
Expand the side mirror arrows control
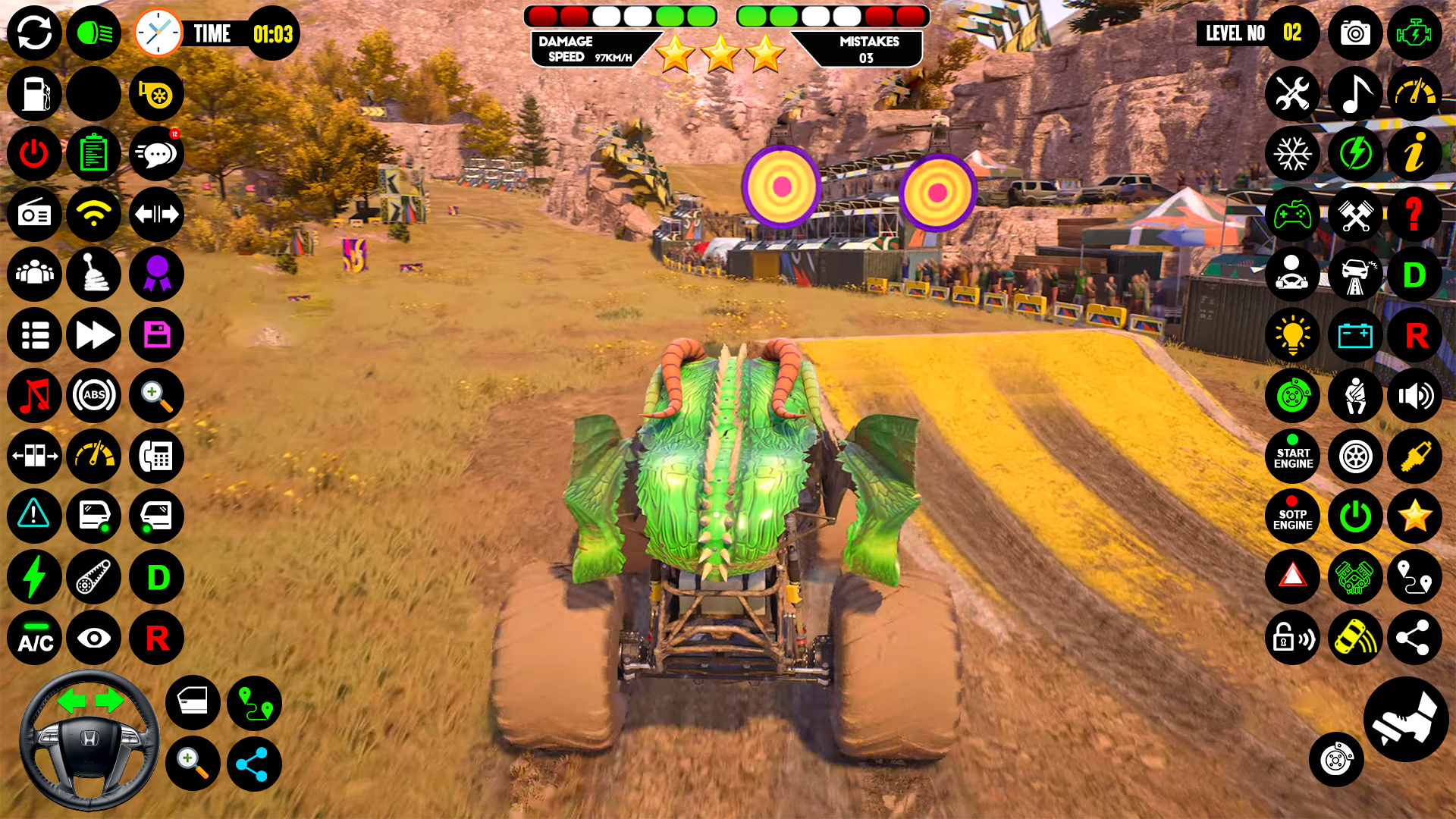pos(156,215)
